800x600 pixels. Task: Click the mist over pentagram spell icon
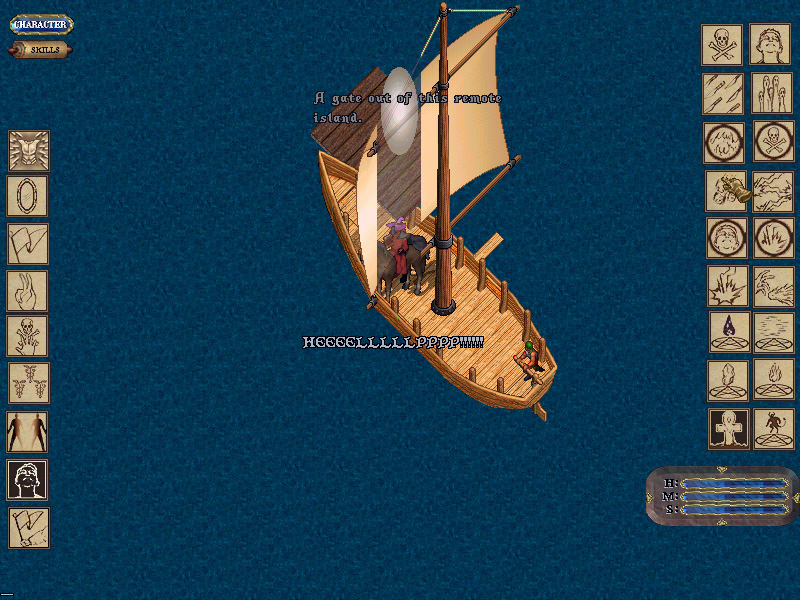click(x=773, y=332)
